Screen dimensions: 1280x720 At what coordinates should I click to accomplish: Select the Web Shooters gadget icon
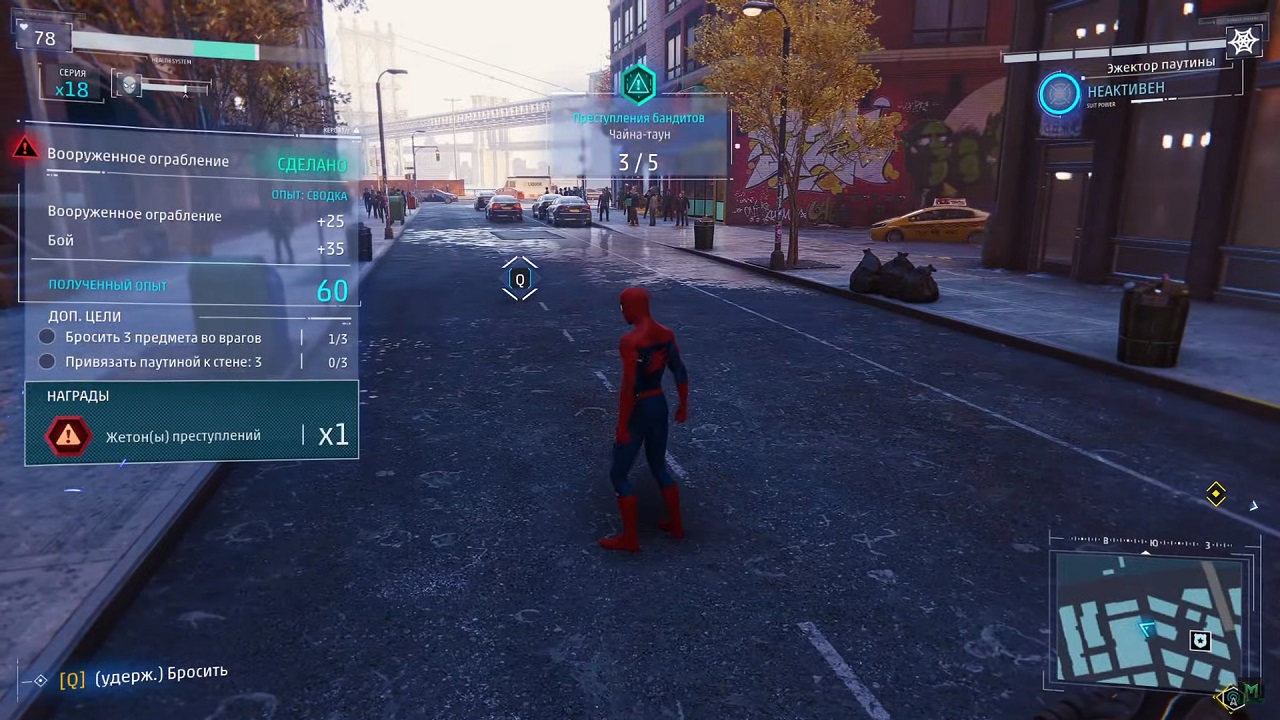pos(1243,41)
